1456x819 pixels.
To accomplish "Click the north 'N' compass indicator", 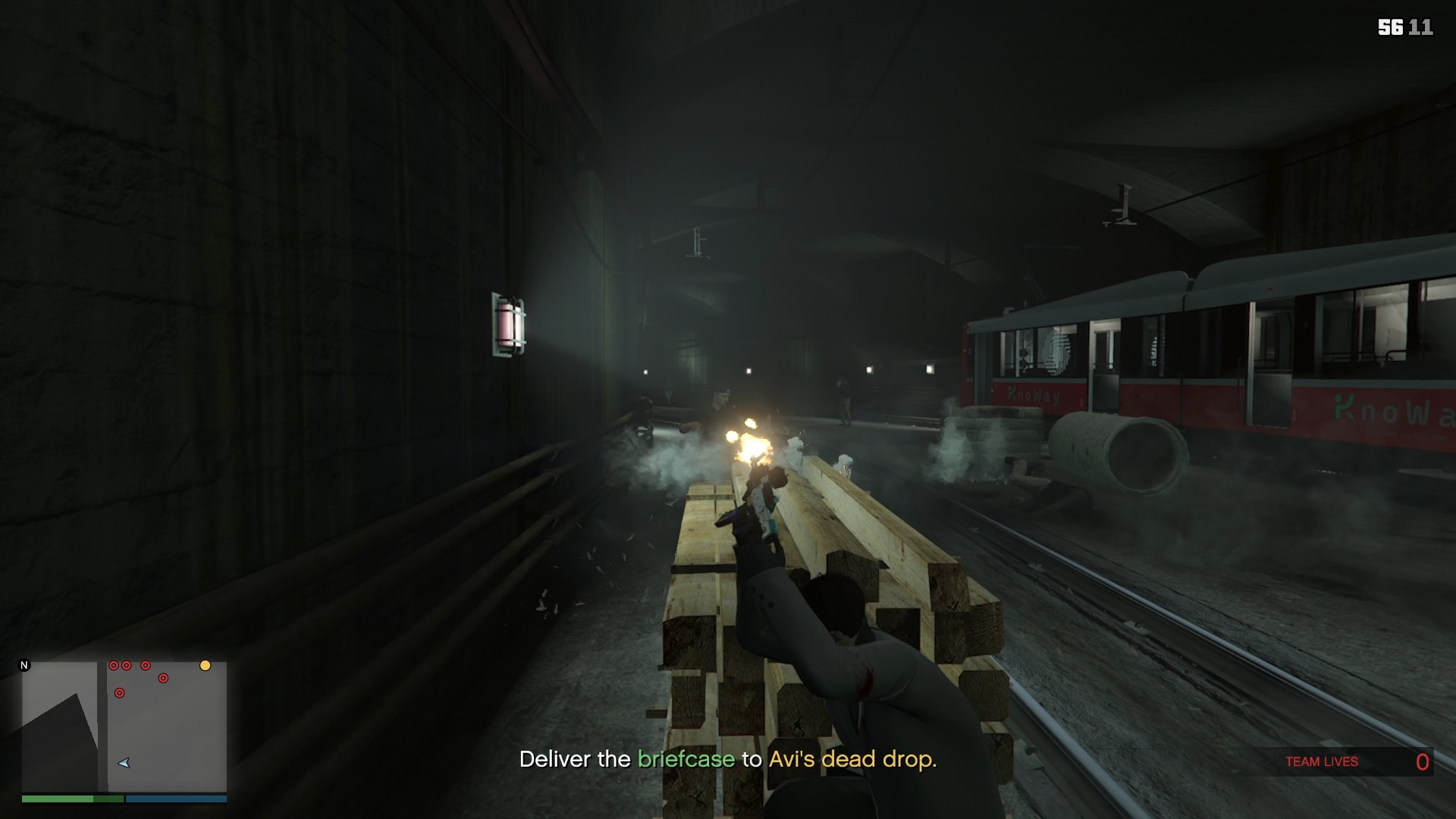I will [24, 666].
